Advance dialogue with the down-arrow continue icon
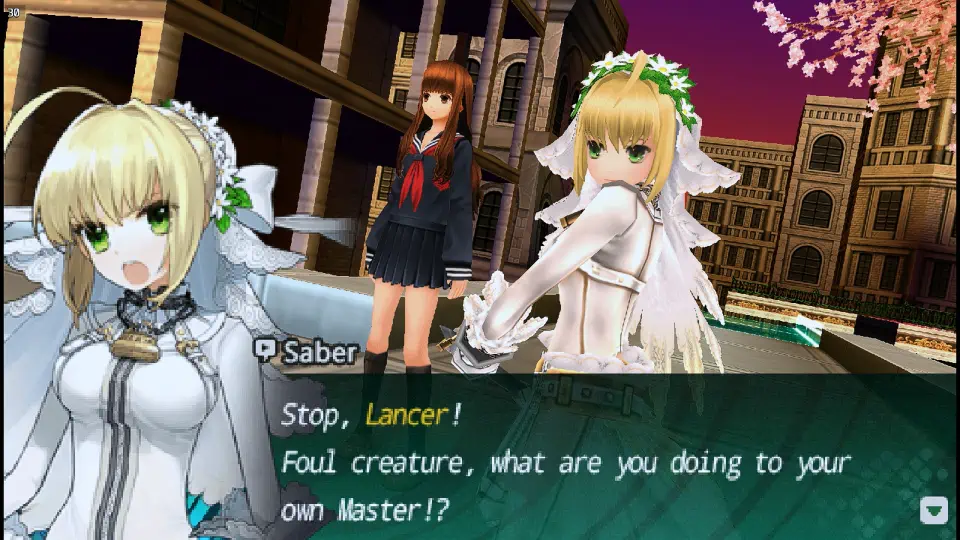The height and width of the screenshot is (540, 960). point(933,511)
